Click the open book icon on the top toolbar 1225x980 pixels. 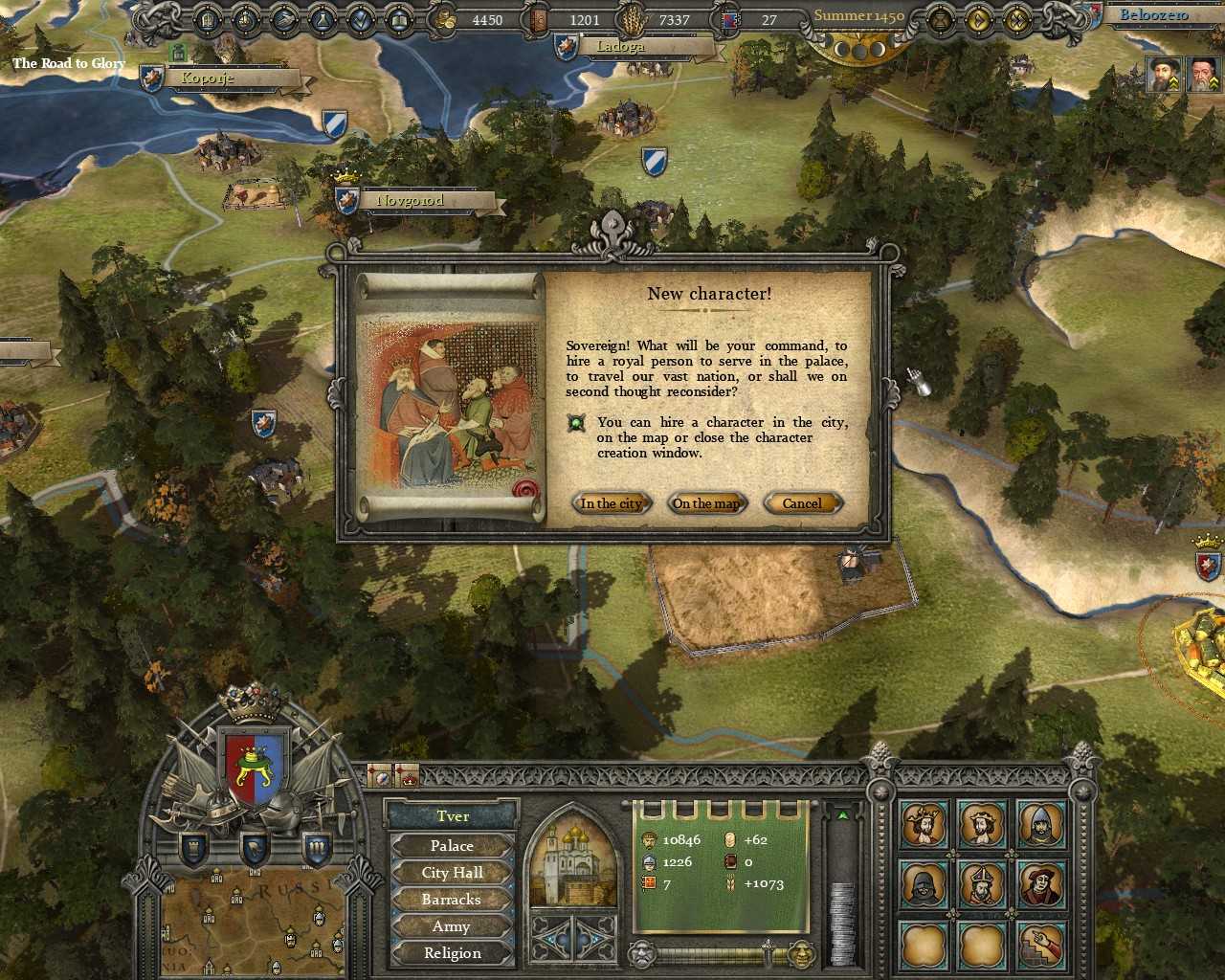[x=399, y=18]
